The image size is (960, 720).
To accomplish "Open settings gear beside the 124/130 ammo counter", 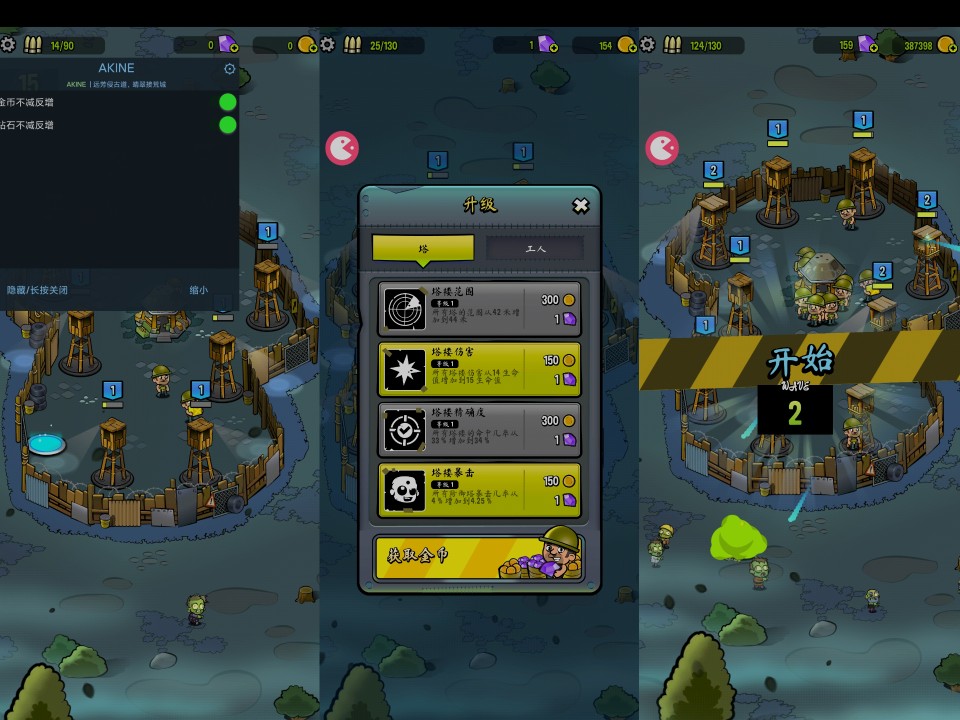I will 648,45.
